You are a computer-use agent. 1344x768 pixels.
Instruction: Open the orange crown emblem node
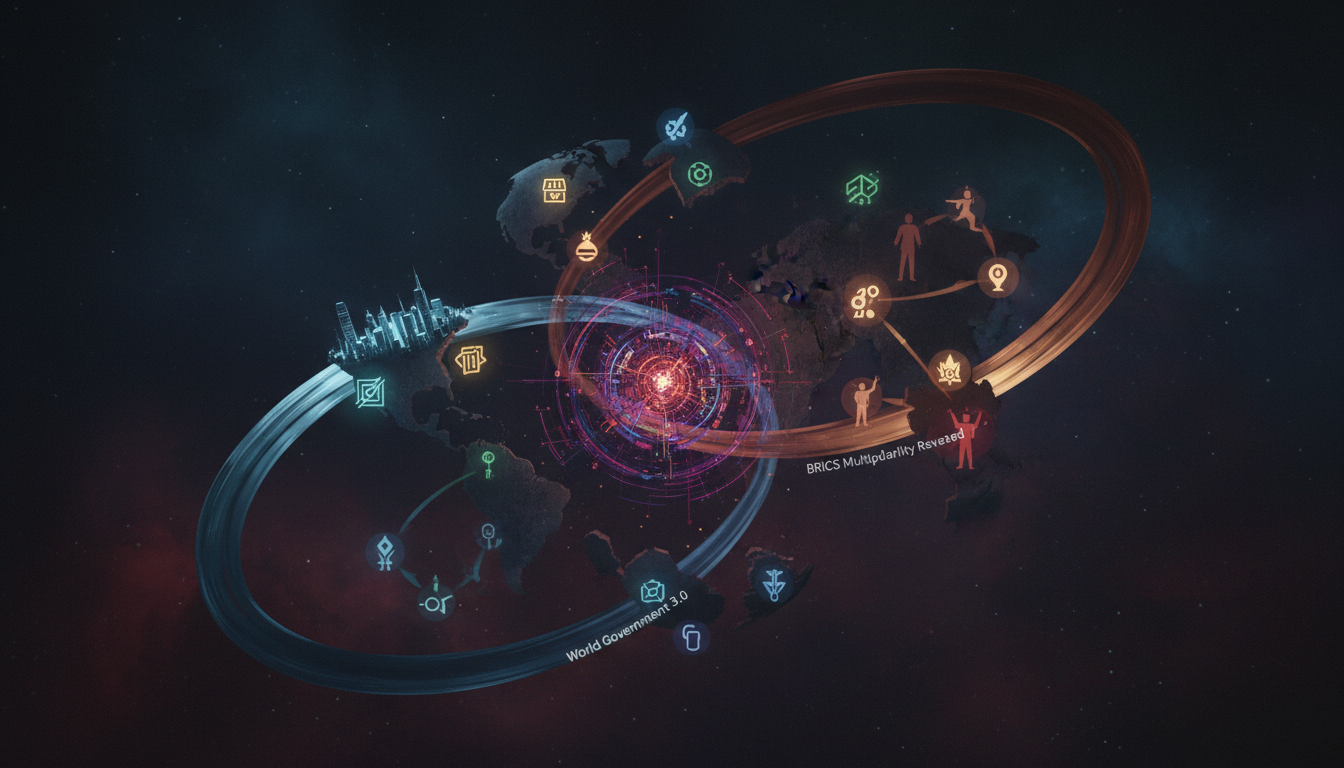tap(944, 371)
